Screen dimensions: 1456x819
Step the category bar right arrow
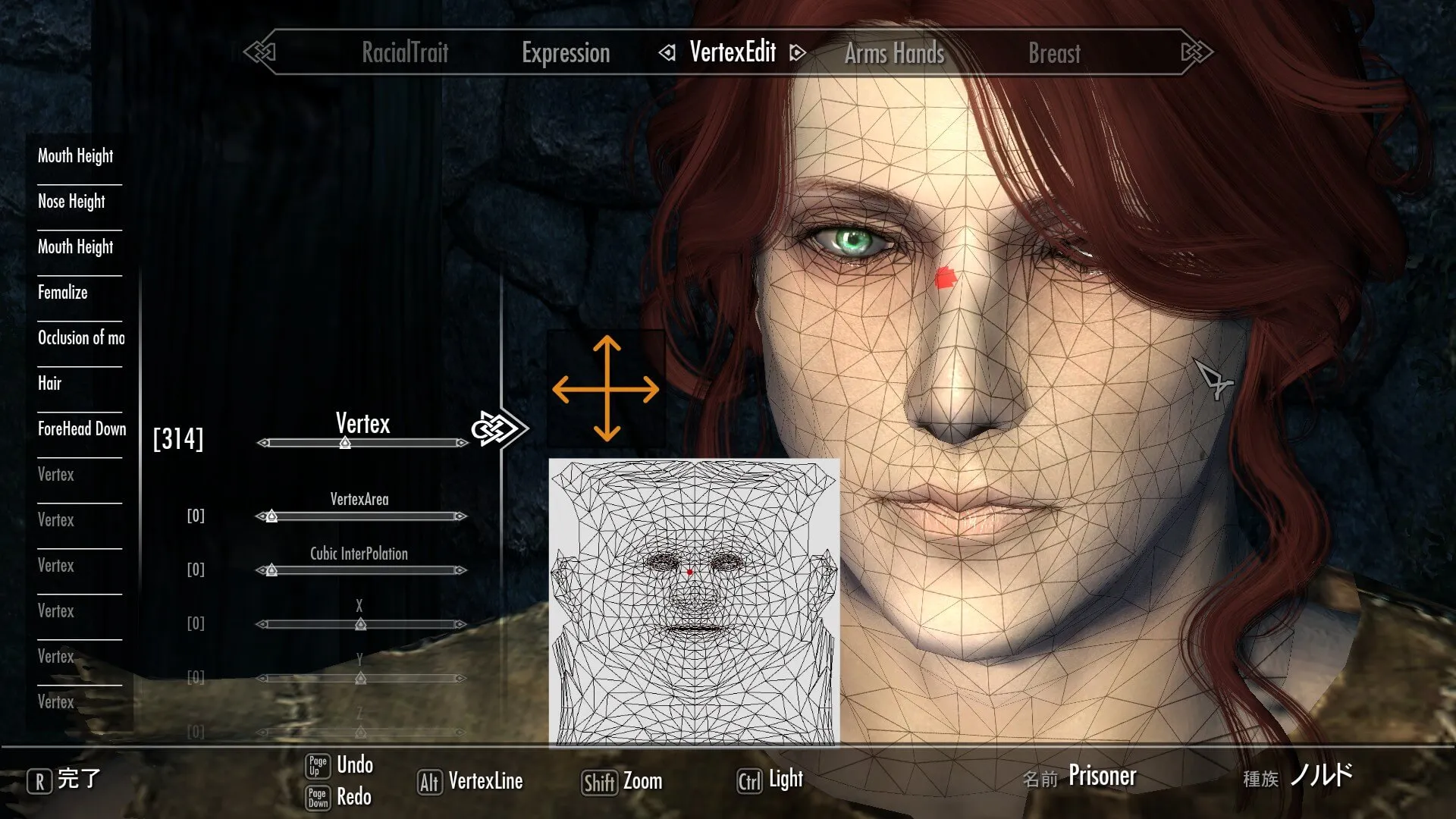pos(1196,52)
